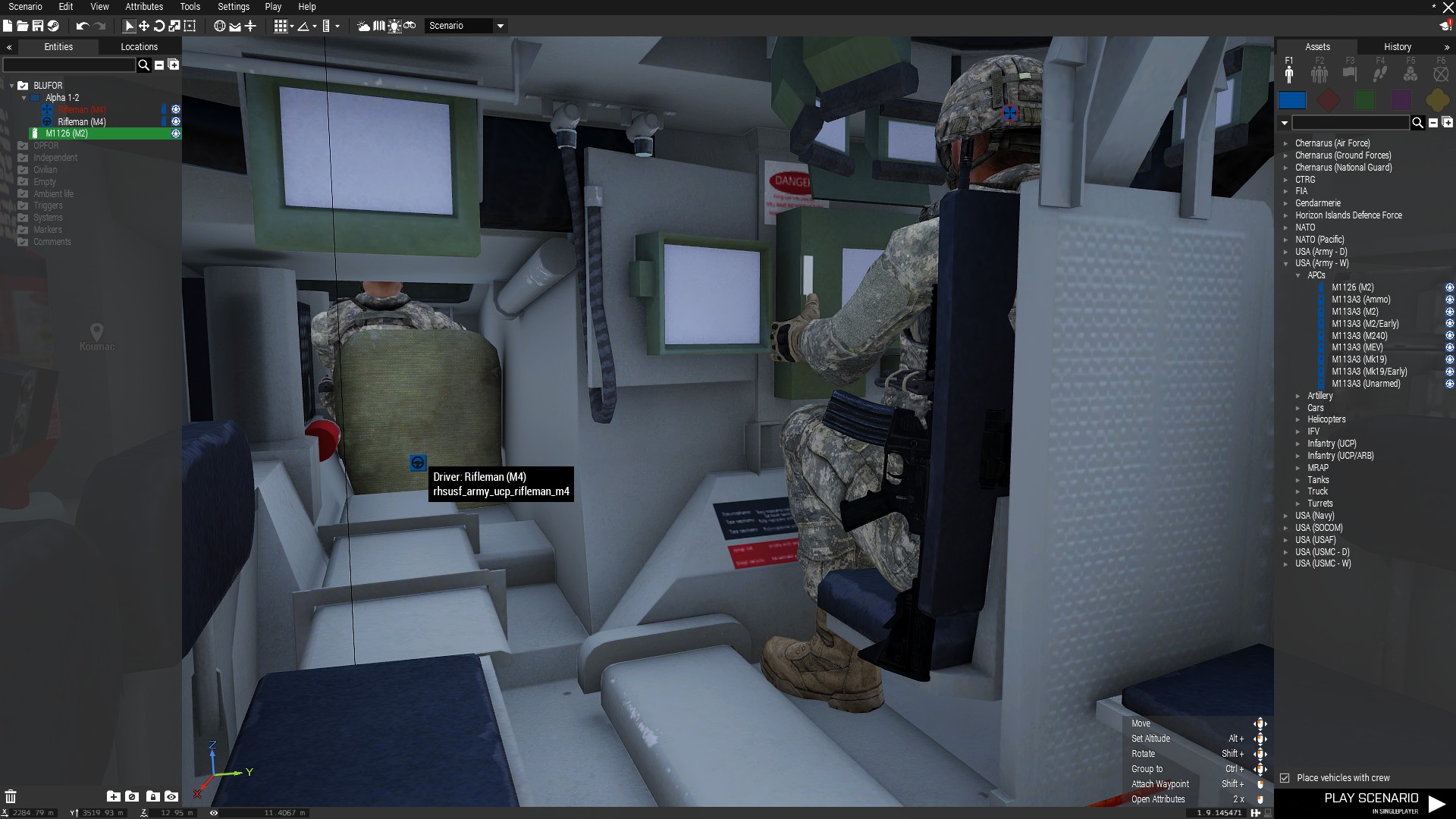Choose the Tanks asset category
The image size is (1456, 819).
pos(1318,480)
